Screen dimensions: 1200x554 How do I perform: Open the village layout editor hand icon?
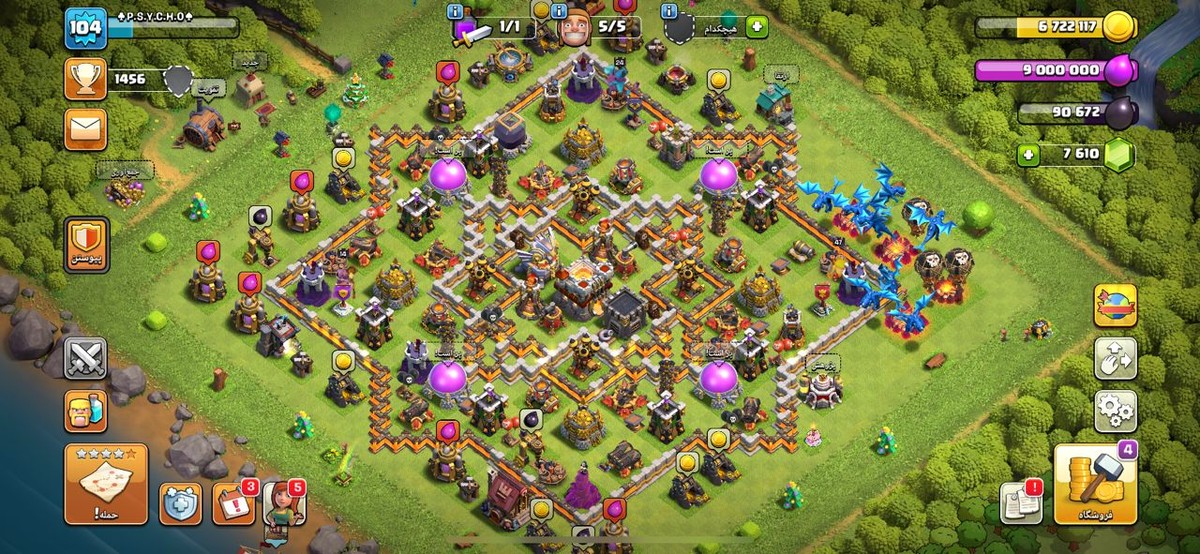[1115, 357]
